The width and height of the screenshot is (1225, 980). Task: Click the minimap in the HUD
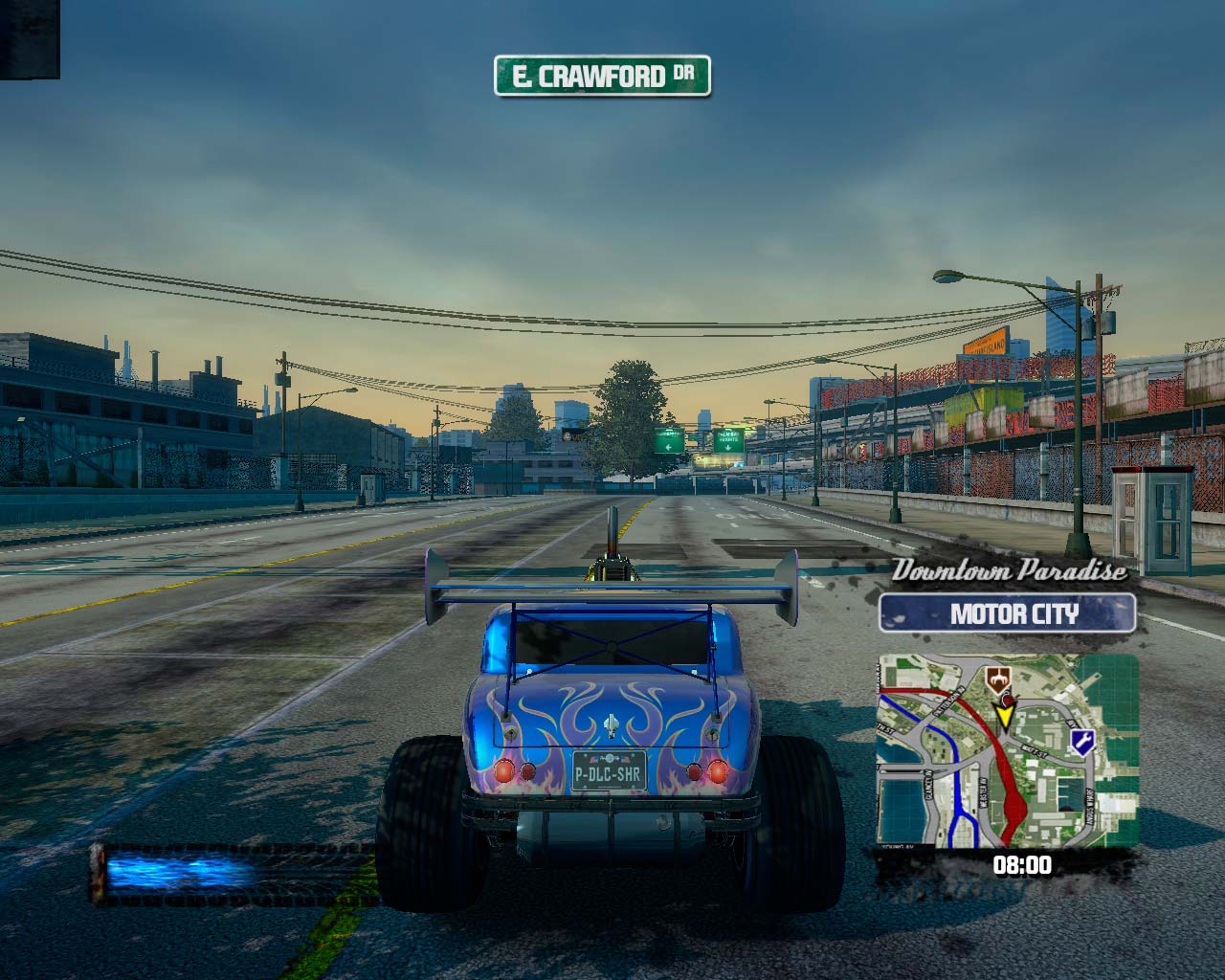click(1008, 751)
